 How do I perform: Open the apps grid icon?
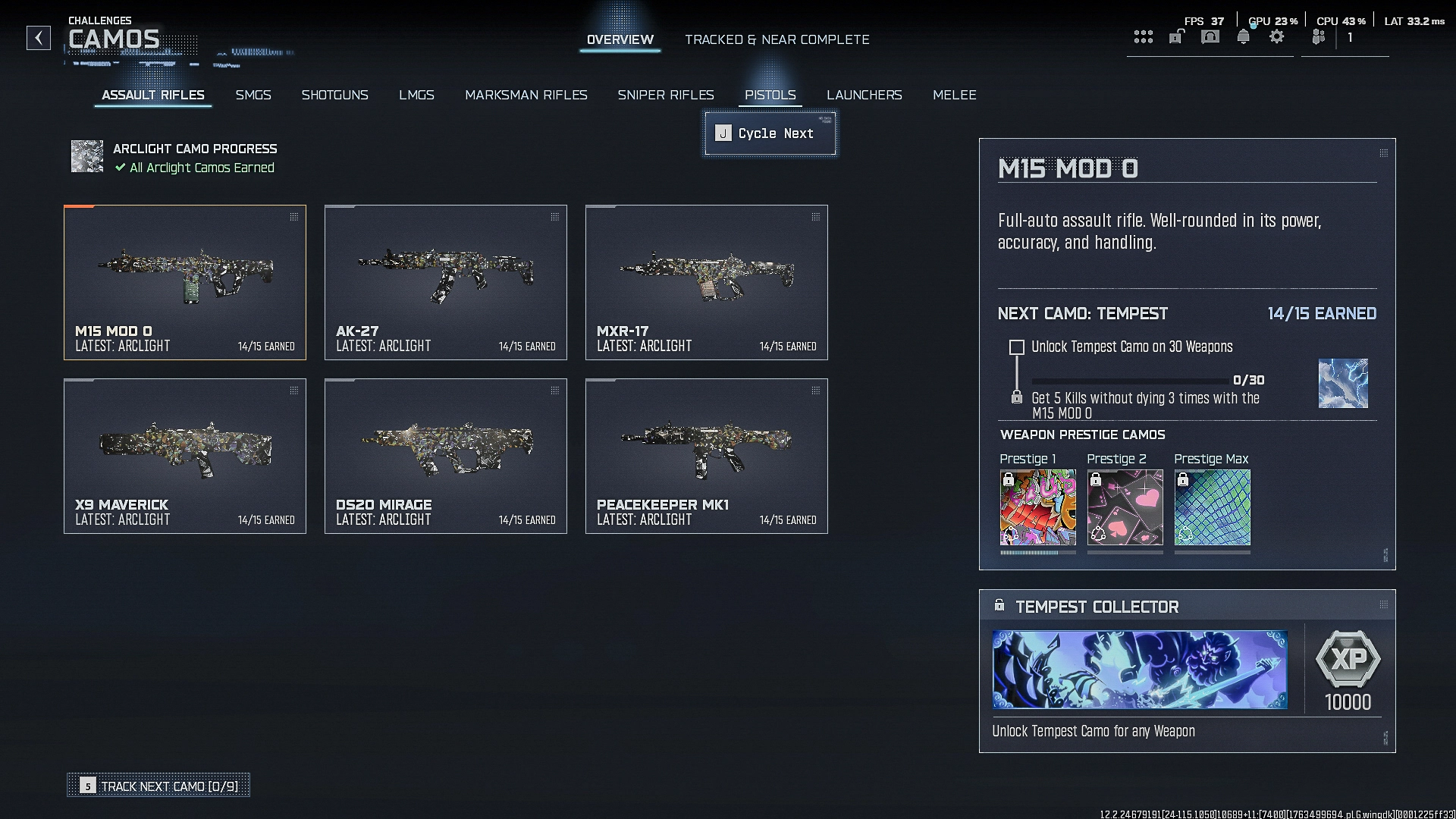coord(1144,36)
